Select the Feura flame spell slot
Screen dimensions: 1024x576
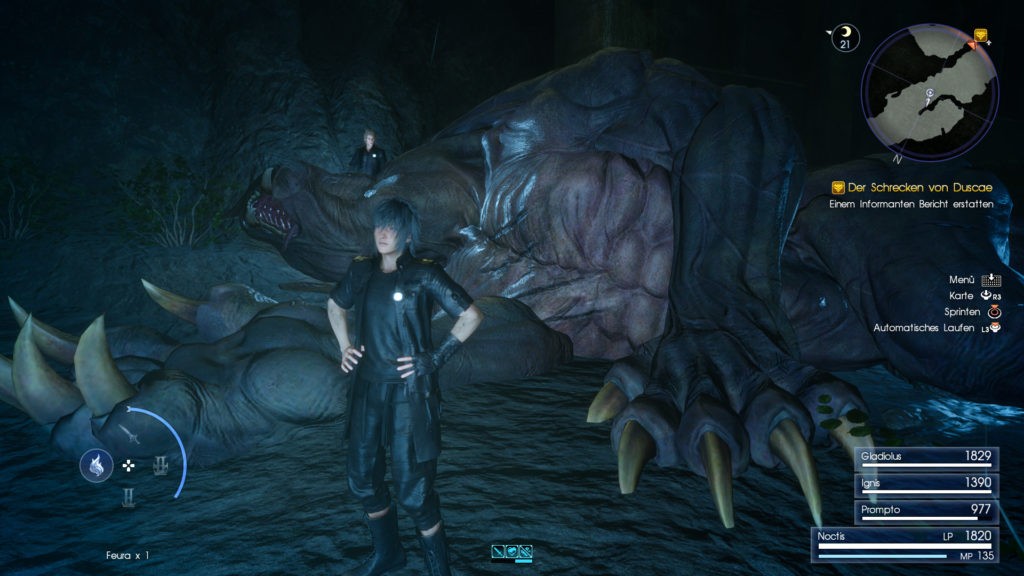(97, 465)
